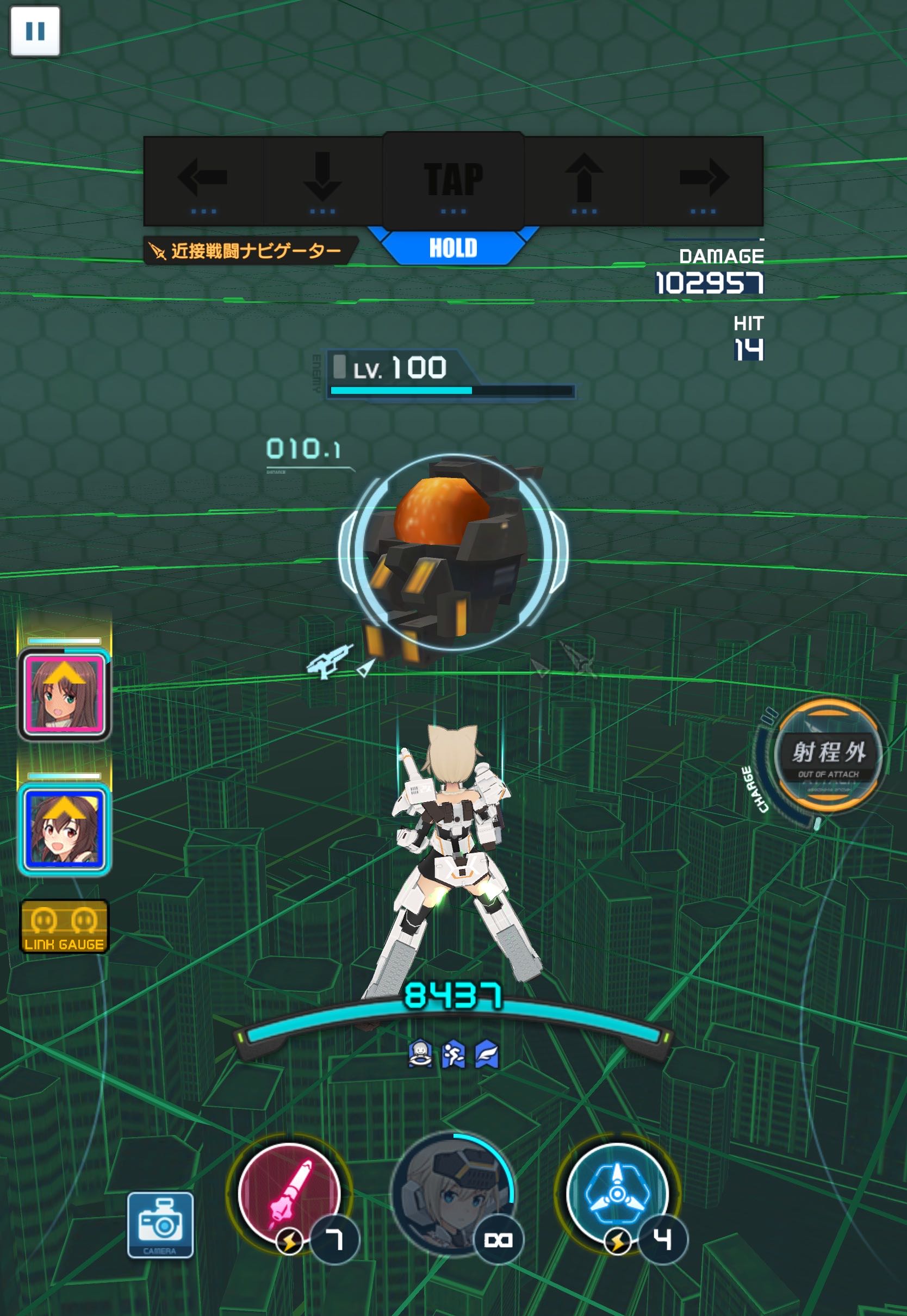Pause the battle
The image size is (907, 1316).
[35, 31]
